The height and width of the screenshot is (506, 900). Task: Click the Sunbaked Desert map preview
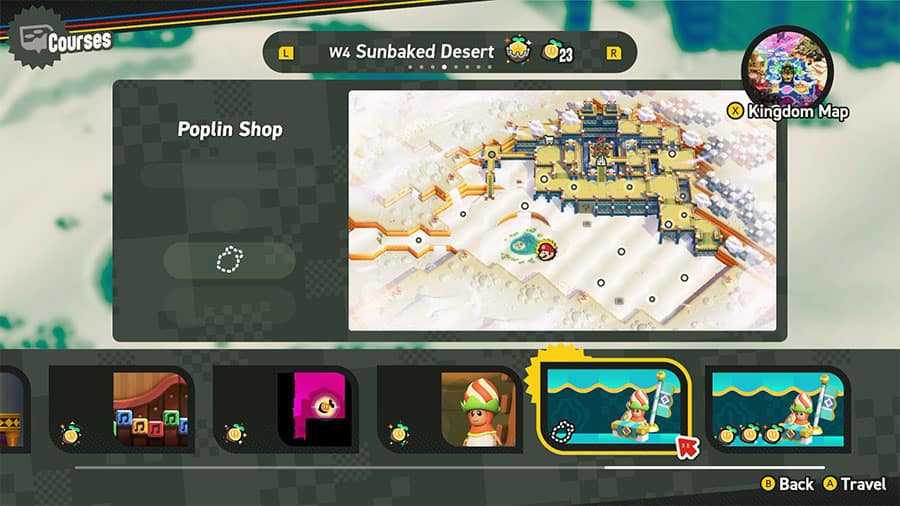(x=562, y=211)
